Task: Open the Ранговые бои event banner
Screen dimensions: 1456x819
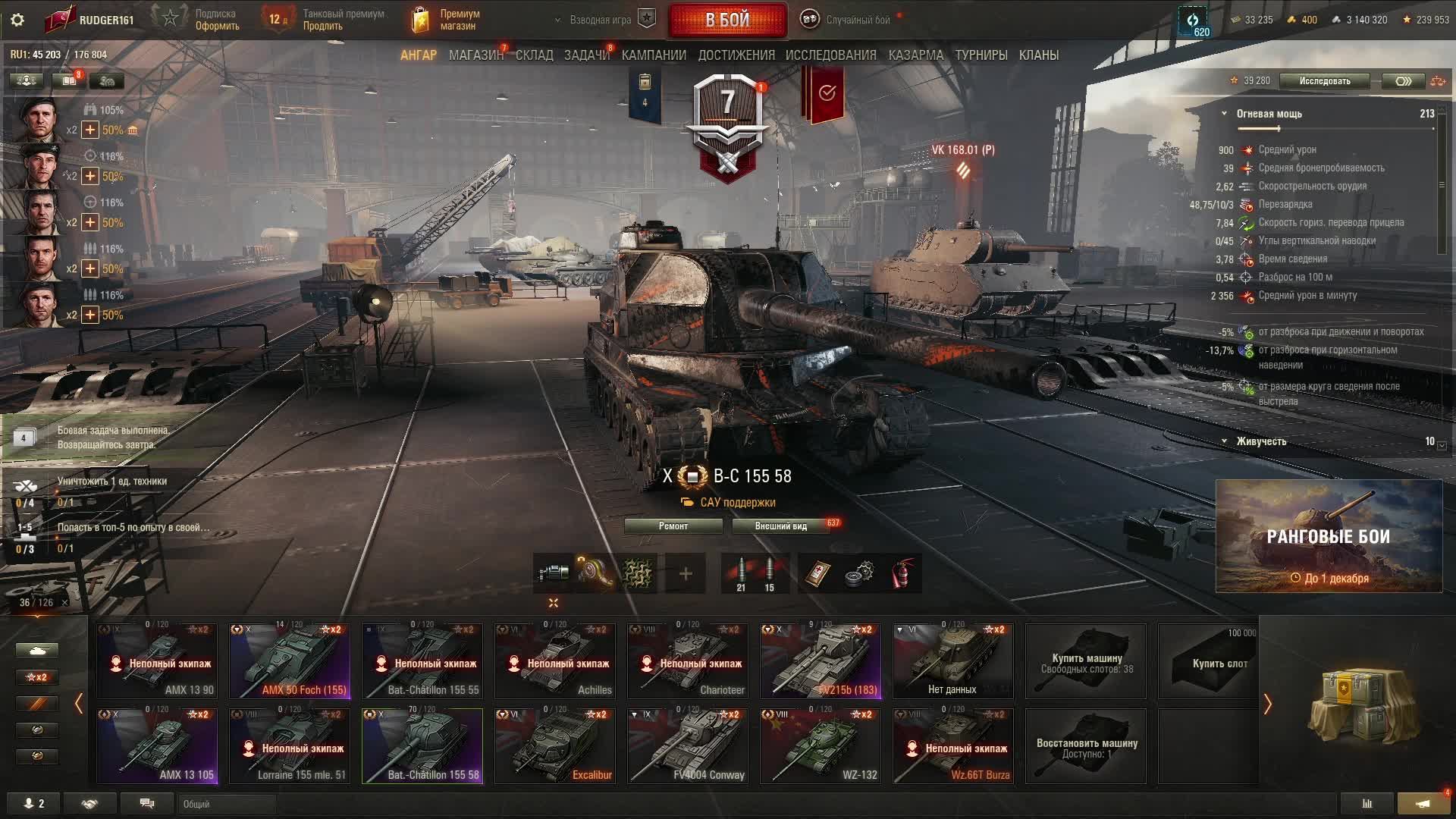Action: pos(1329,536)
